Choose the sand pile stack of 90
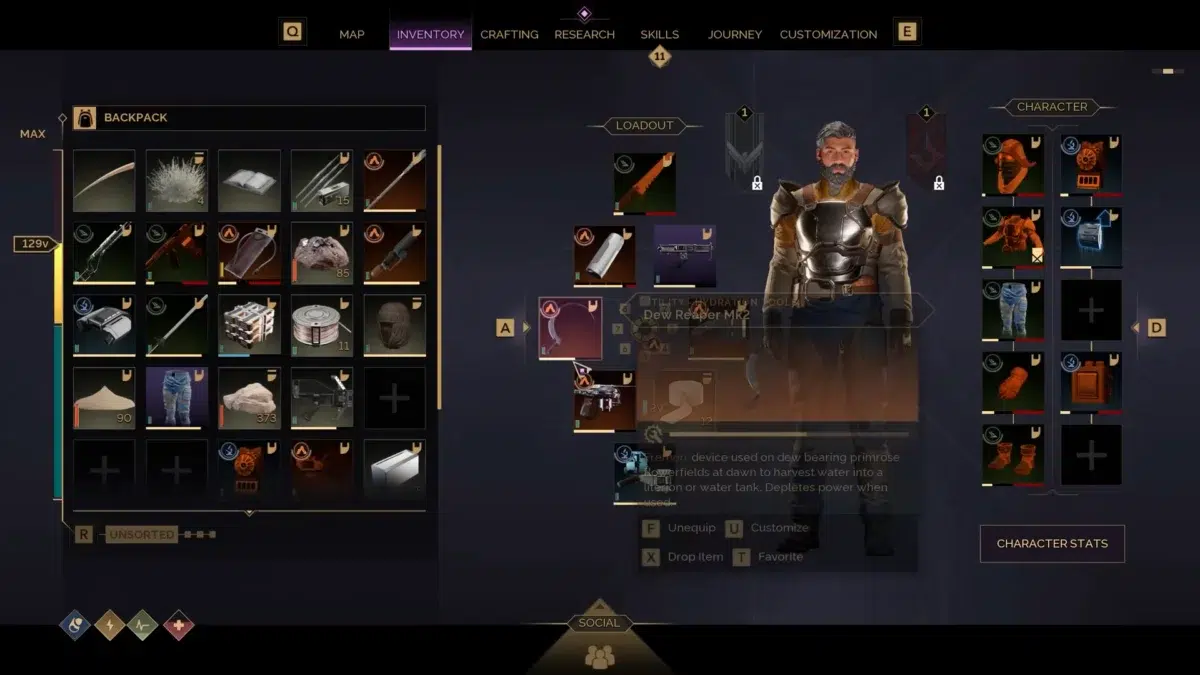This screenshot has height=675, width=1200. coord(104,398)
